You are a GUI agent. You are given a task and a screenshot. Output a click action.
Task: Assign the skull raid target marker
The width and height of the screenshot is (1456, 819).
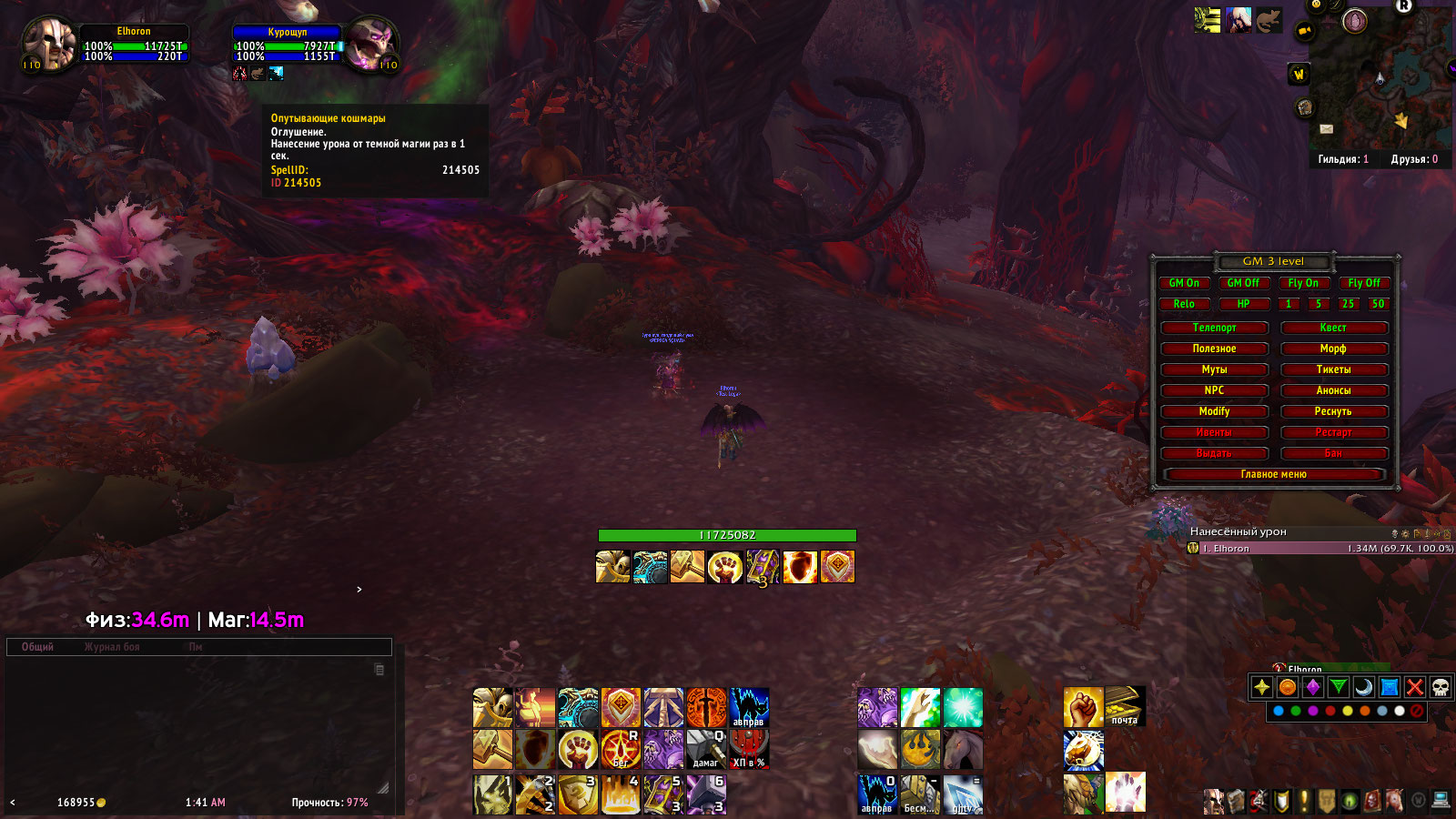pos(1440,687)
